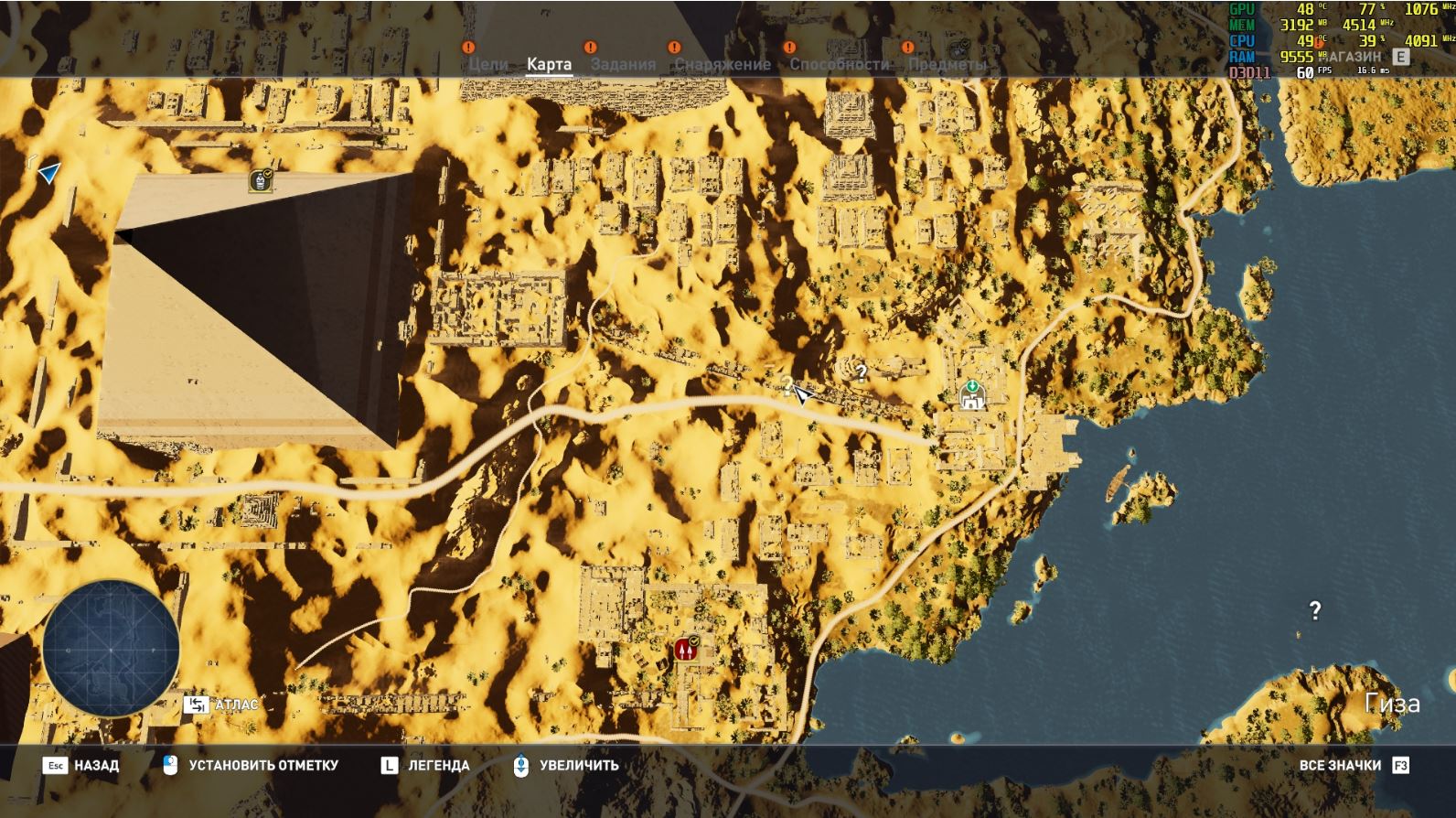Viewport: 1456px width, 818px height.
Task: Click the Назад button
Action: coord(81,765)
